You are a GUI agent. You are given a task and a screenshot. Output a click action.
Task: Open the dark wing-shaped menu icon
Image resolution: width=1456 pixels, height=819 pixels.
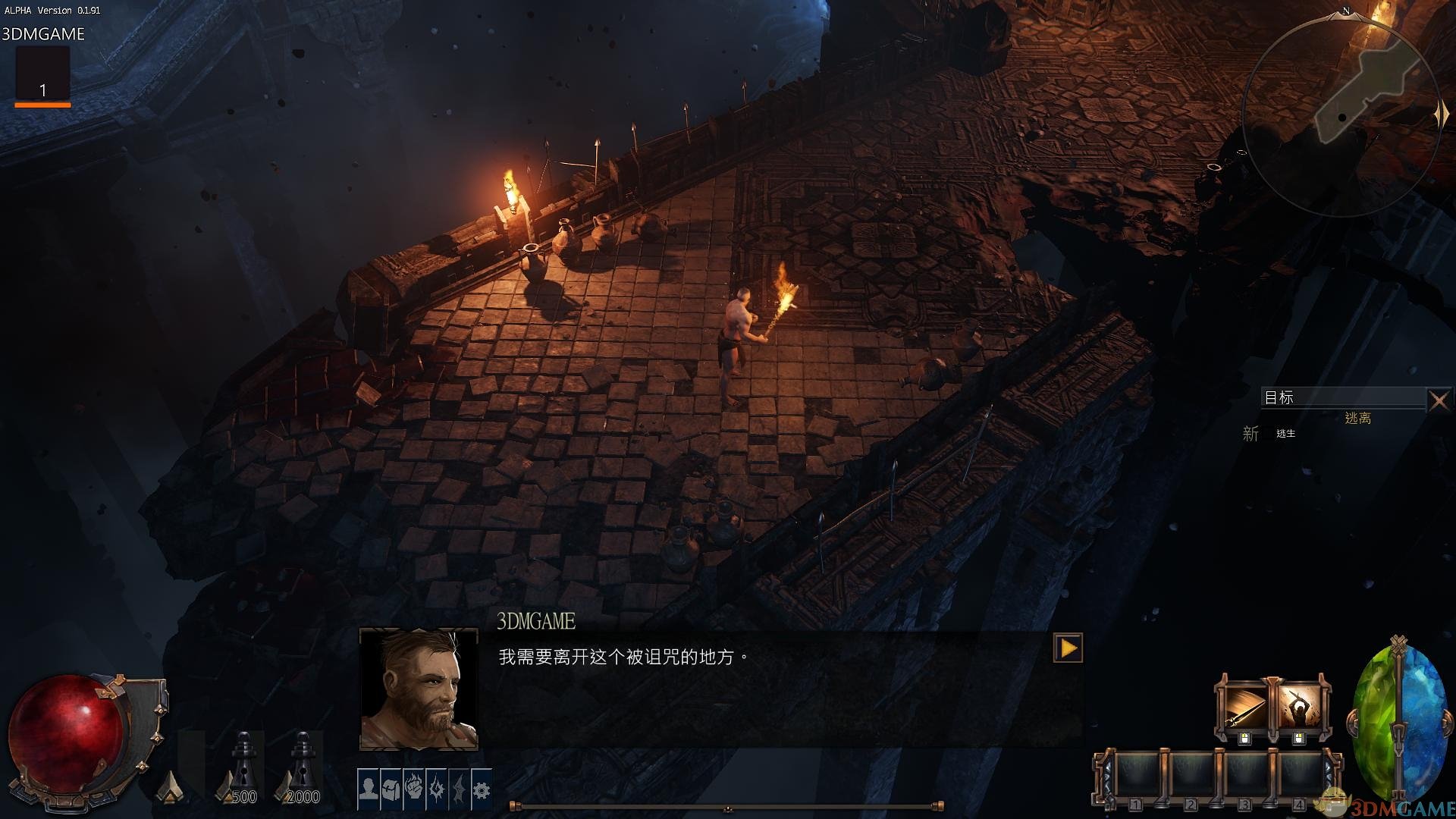click(x=460, y=789)
